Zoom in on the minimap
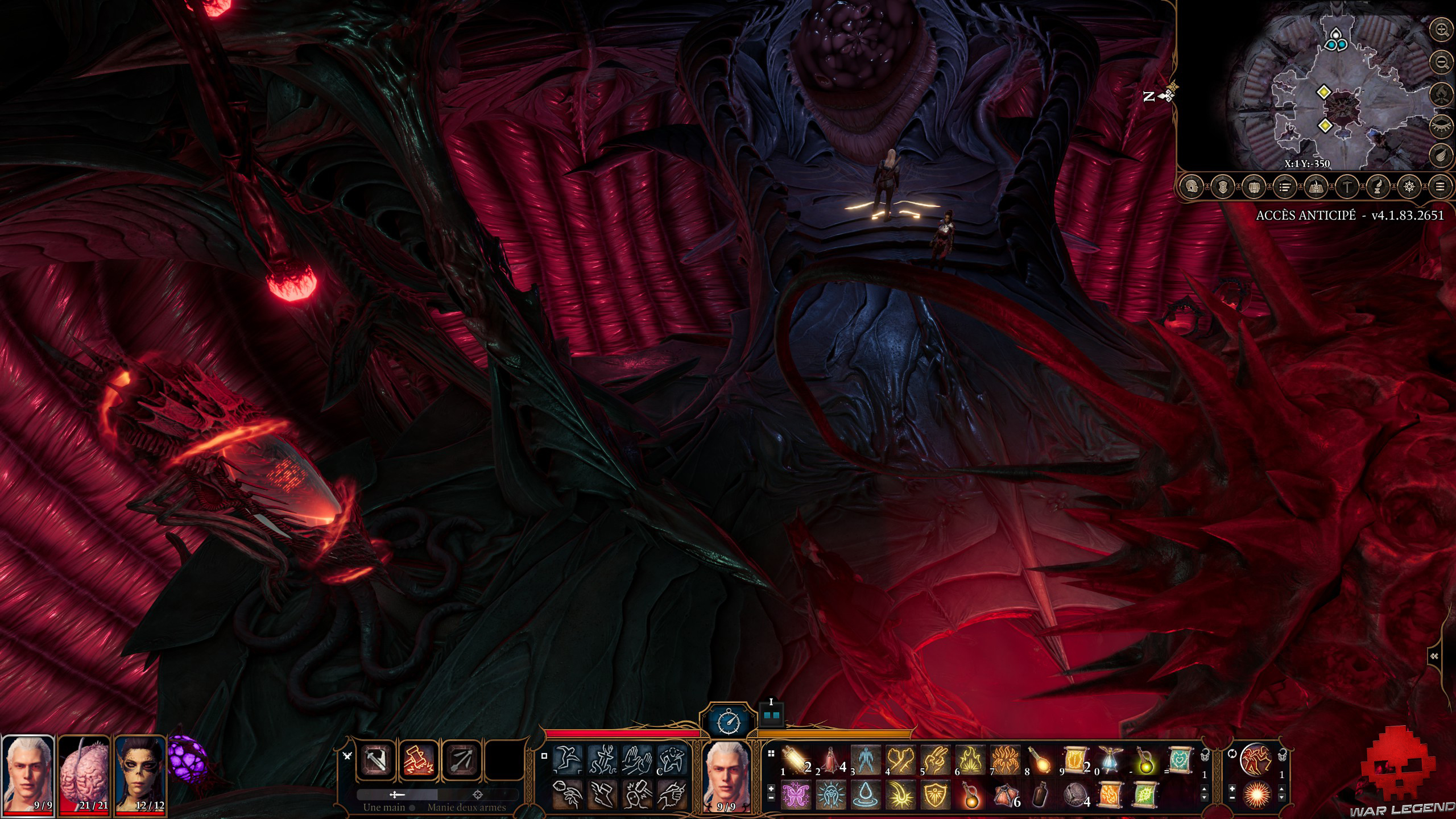1456x819 pixels. (1441, 29)
